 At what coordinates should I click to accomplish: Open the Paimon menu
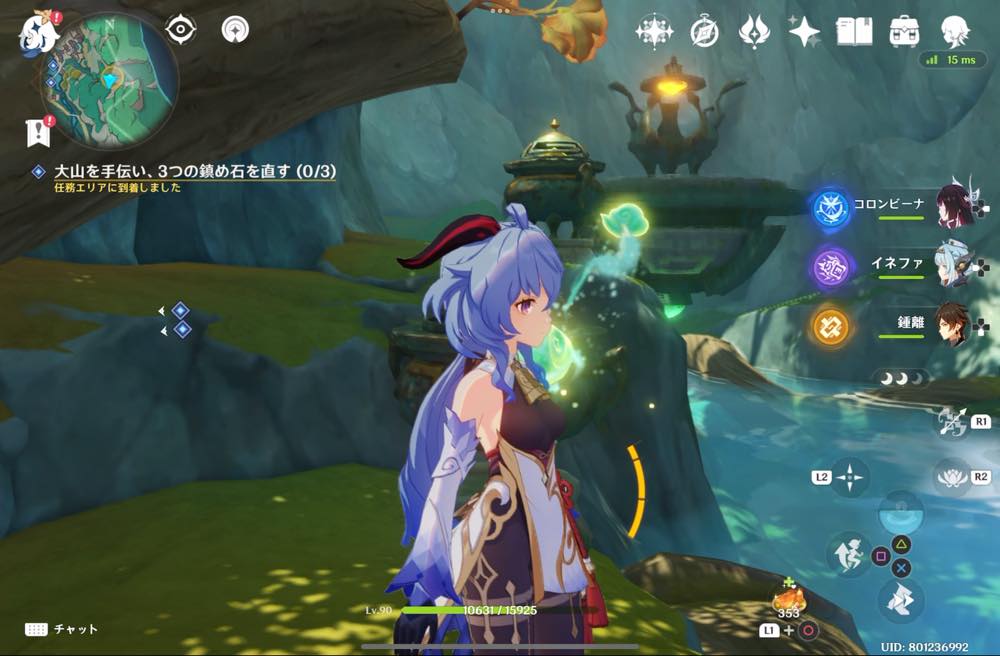[38, 32]
